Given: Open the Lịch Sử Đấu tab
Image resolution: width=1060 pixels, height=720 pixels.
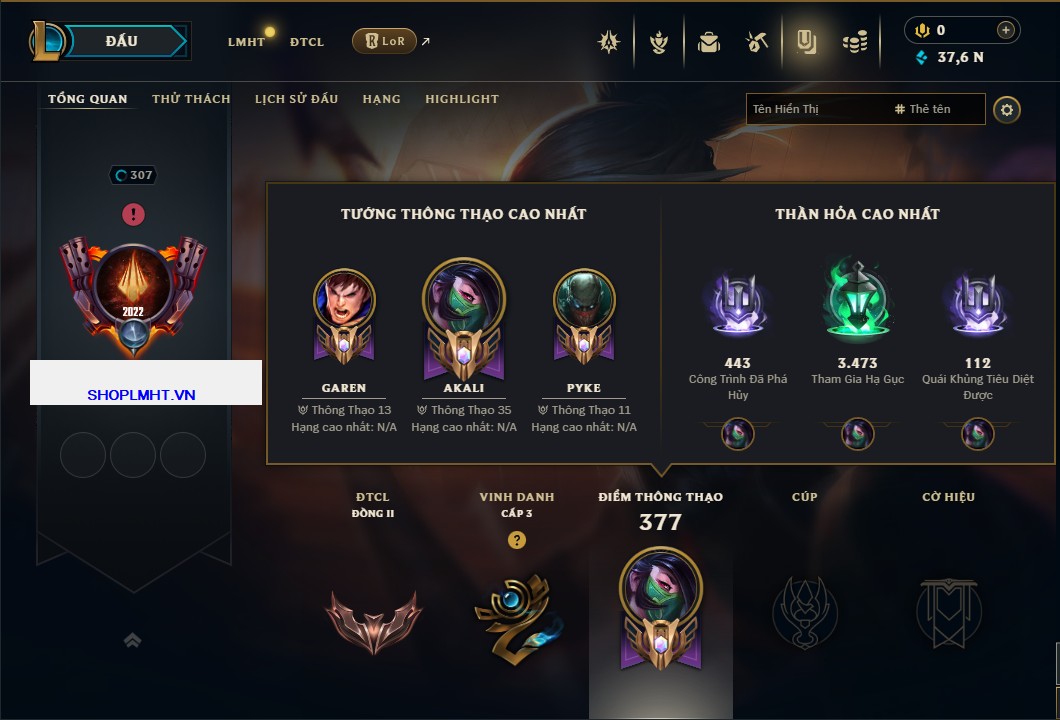Looking at the screenshot, I should tap(296, 99).
